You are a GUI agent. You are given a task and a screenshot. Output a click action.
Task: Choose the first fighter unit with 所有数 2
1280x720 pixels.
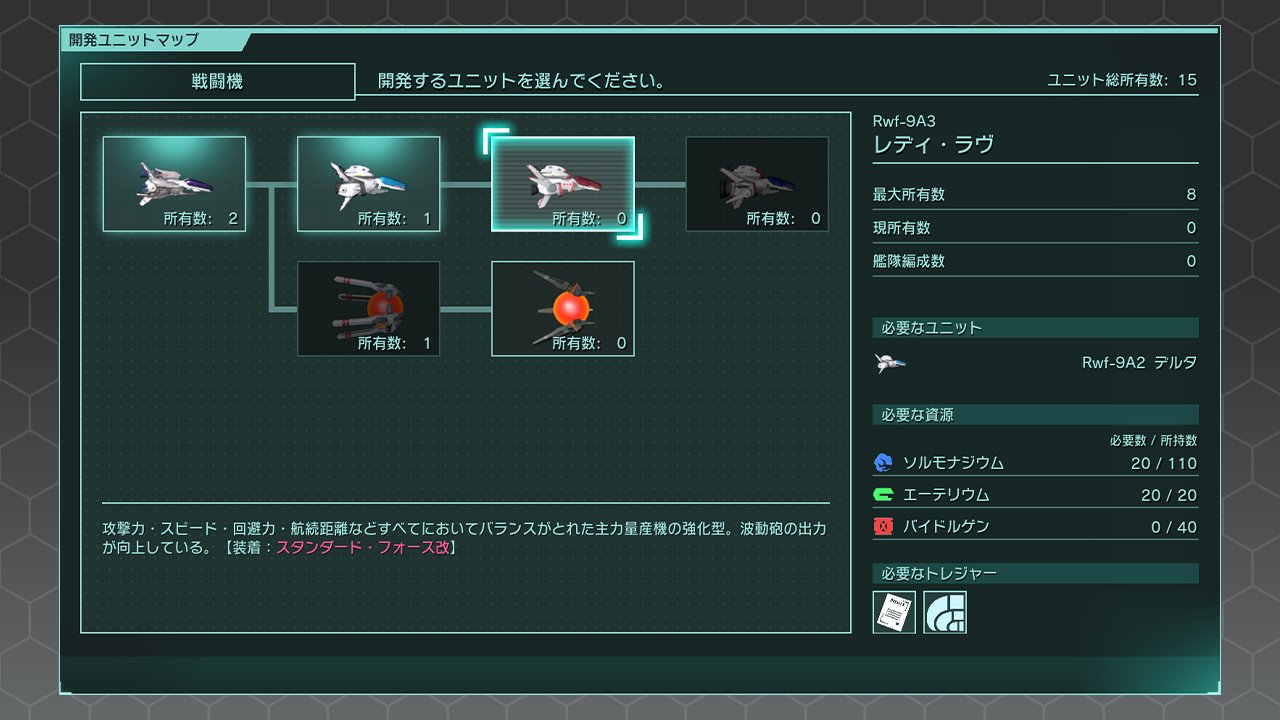point(174,184)
